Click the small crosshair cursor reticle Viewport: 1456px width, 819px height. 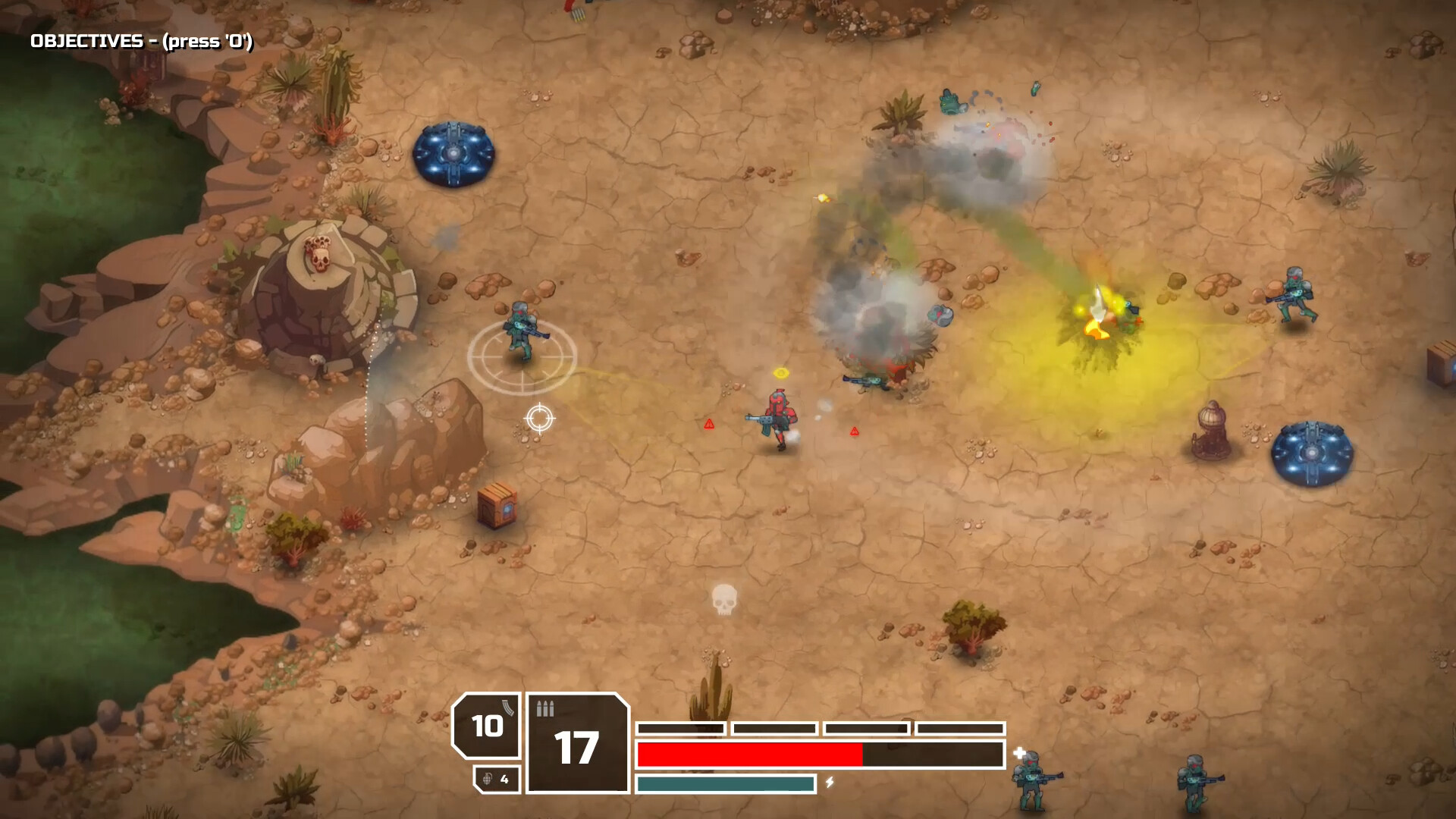[x=541, y=418]
